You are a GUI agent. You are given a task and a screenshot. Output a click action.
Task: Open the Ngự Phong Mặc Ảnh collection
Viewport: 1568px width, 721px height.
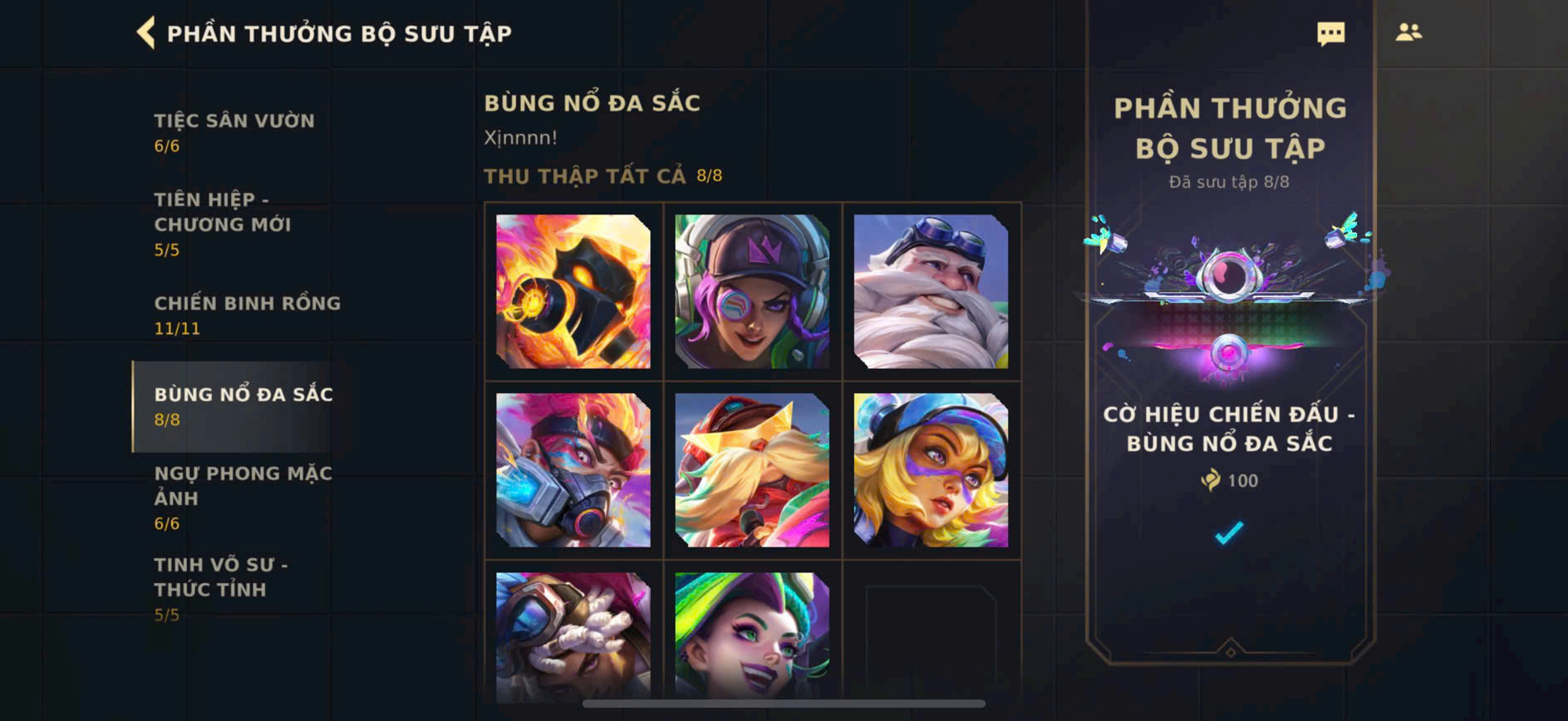[243, 497]
